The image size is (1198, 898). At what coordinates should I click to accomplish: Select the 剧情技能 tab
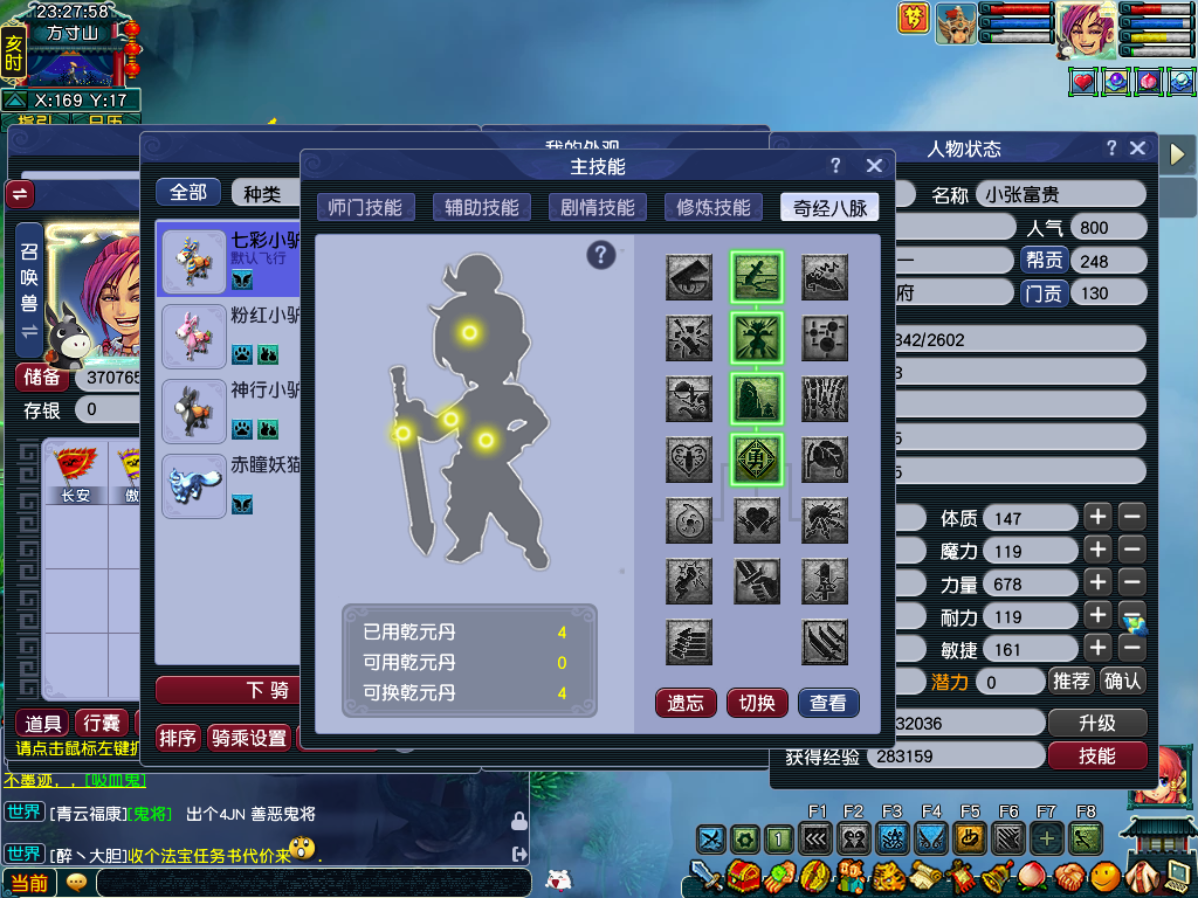click(x=598, y=207)
